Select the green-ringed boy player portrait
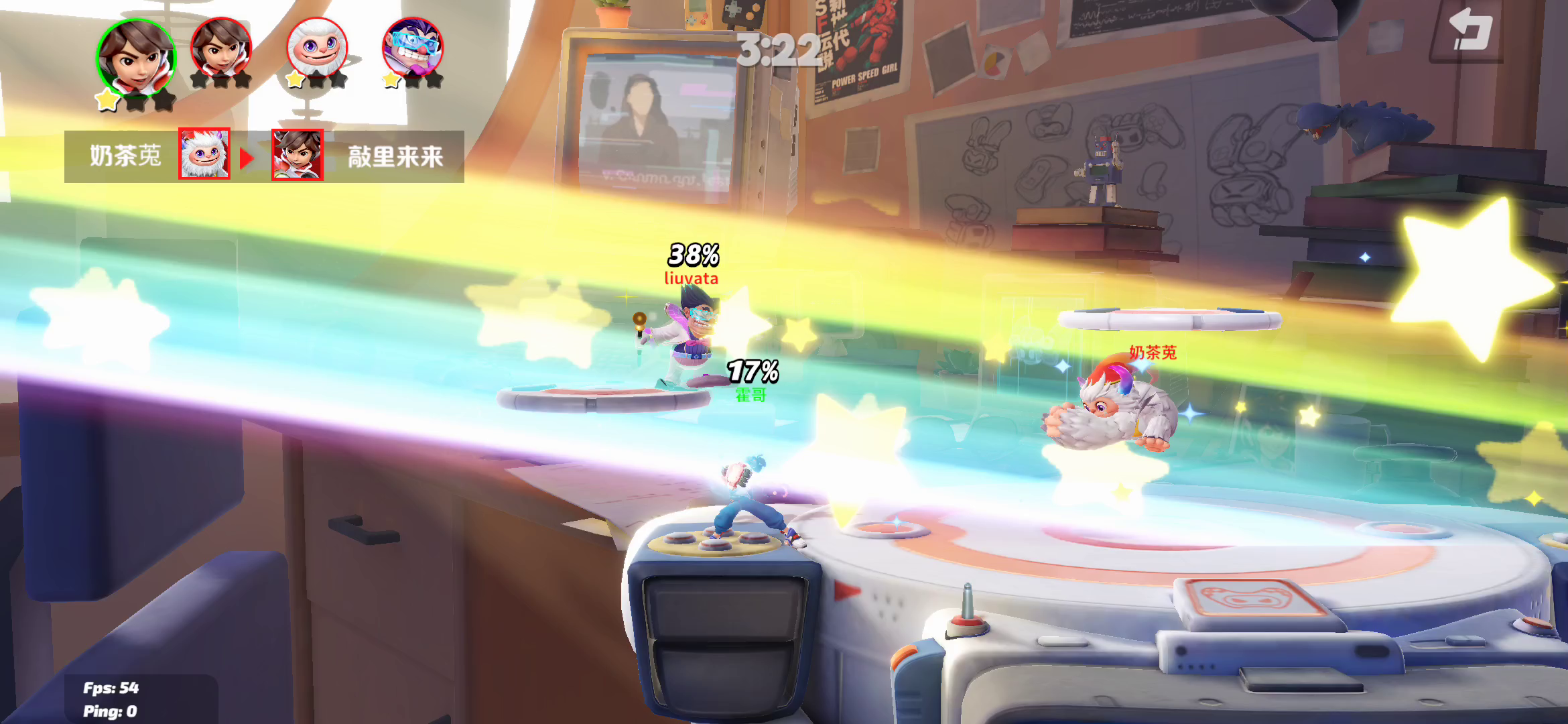Image resolution: width=1568 pixels, height=724 pixels. tap(136, 58)
